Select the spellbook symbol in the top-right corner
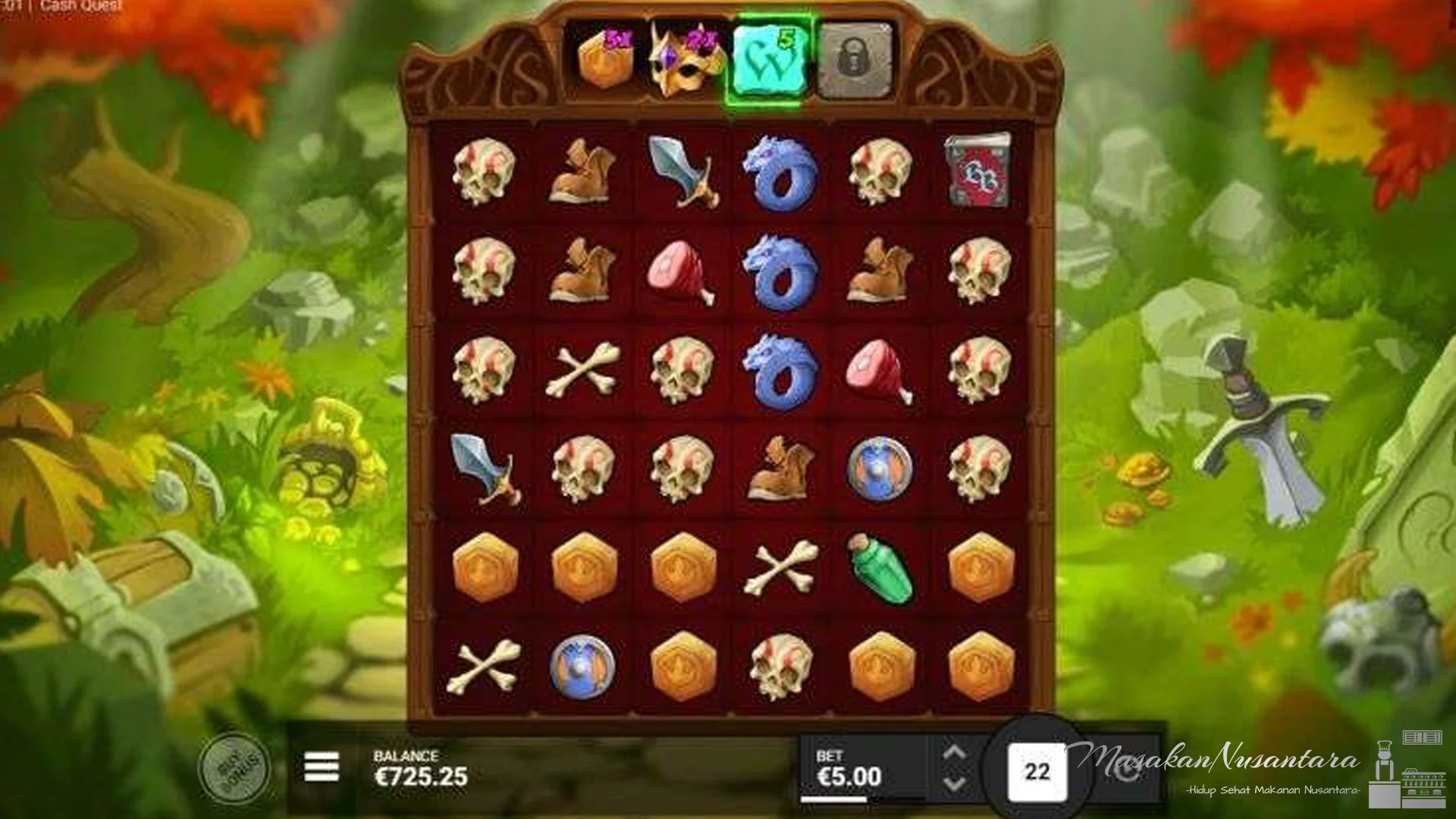Viewport: 1456px width, 819px height. (x=978, y=172)
